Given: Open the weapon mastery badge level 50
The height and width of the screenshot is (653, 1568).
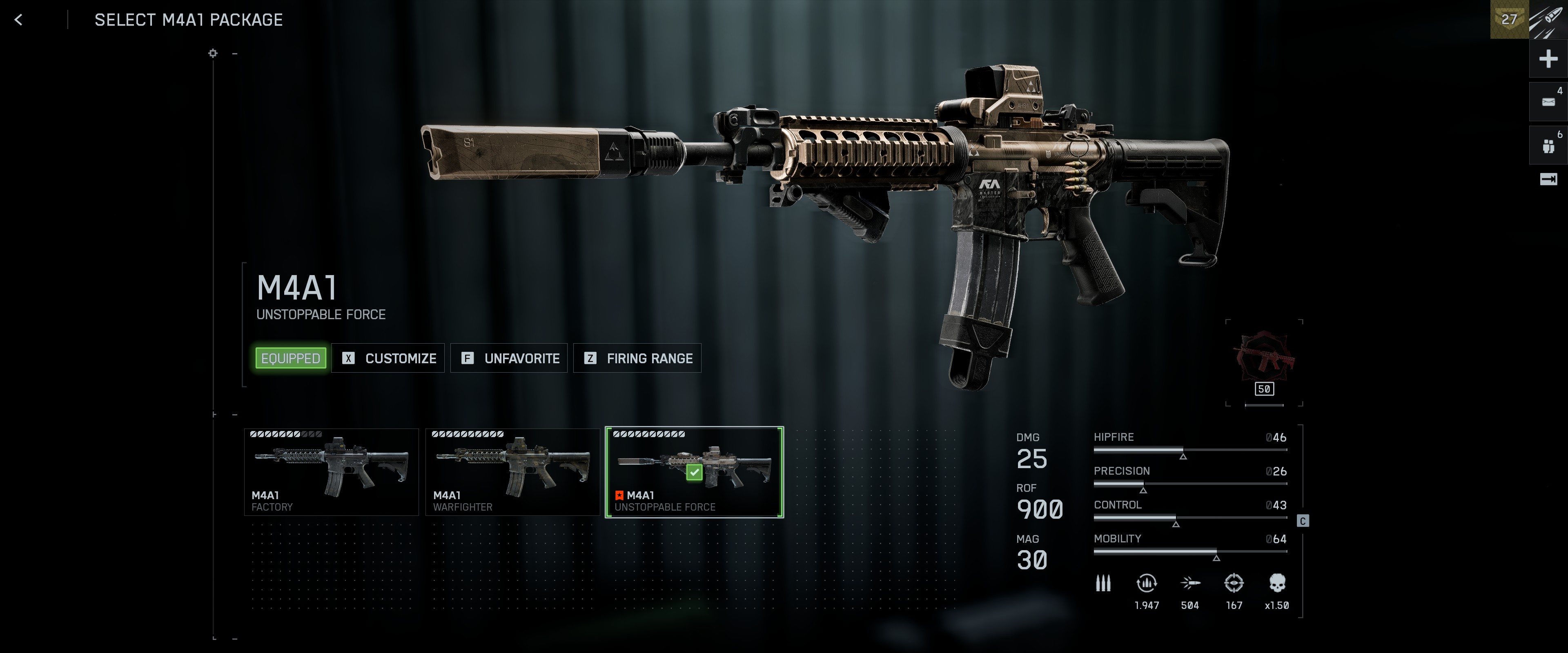Looking at the screenshot, I should (1264, 362).
